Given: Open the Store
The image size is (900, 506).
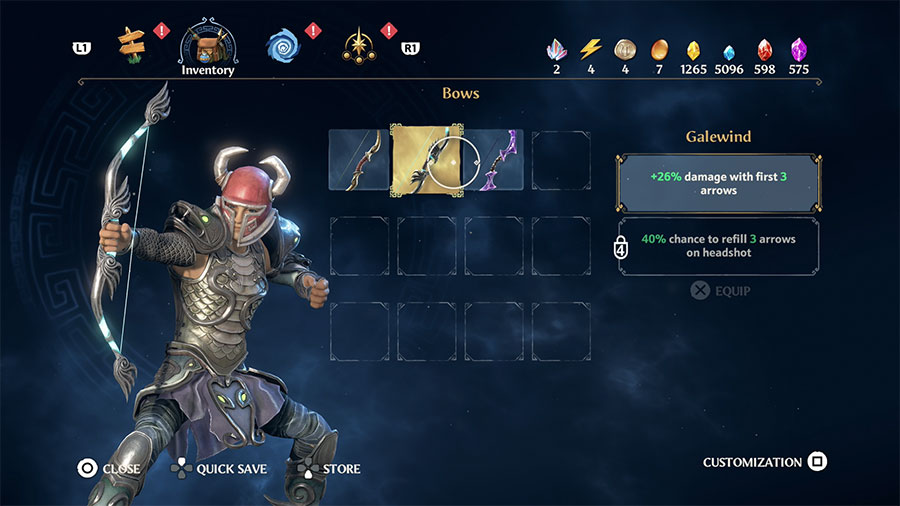Looking at the screenshot, I should pos(330,468).
